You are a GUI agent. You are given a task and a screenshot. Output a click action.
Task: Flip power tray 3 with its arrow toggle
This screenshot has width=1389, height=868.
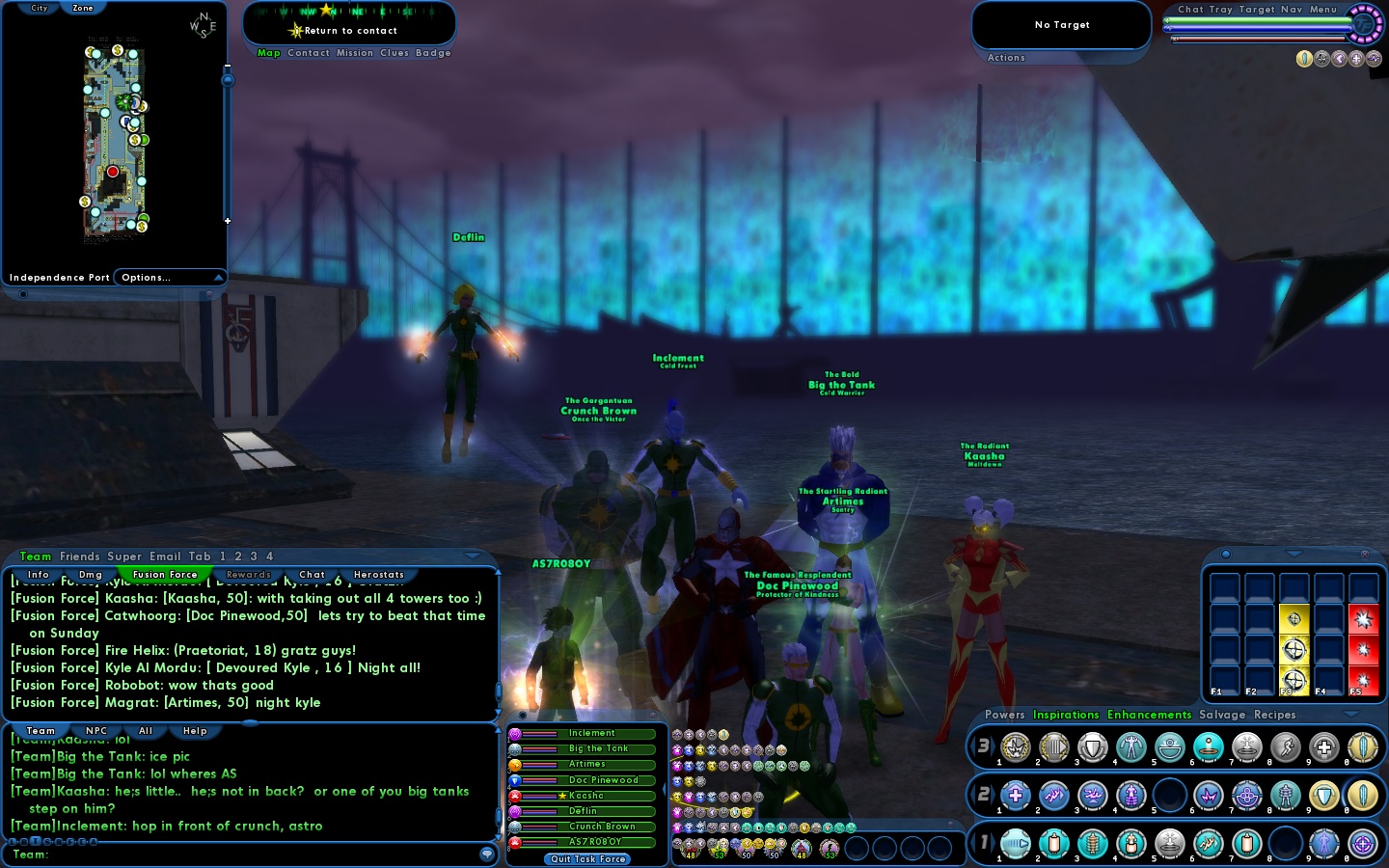[x=992, y=746]
